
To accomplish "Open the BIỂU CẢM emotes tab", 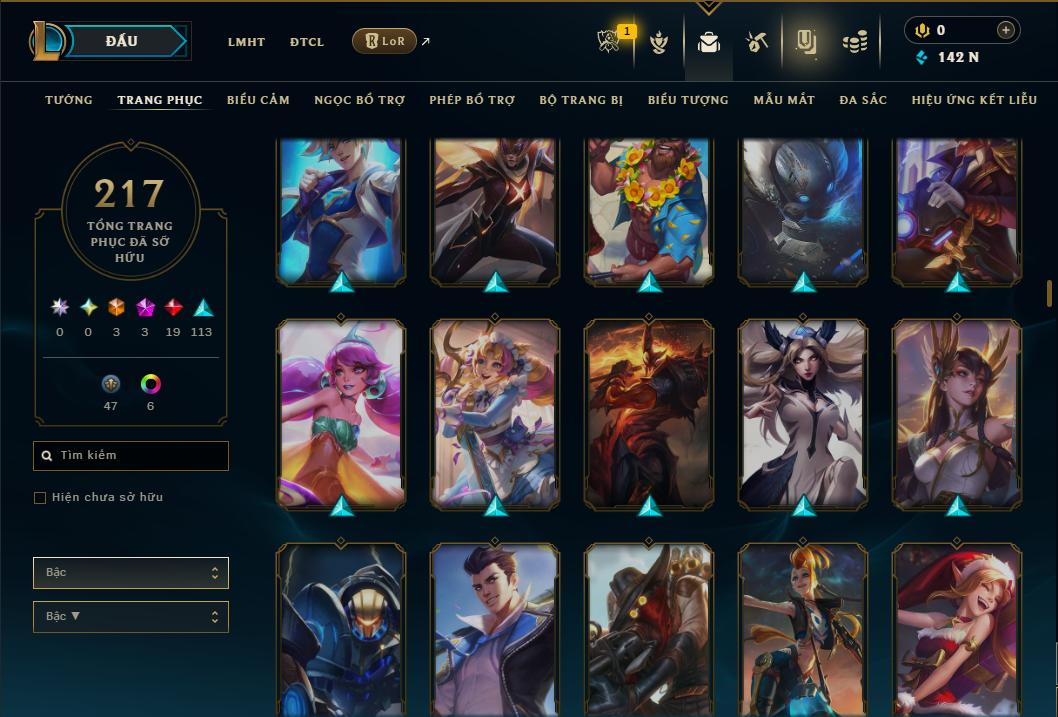I will (258, 100).
